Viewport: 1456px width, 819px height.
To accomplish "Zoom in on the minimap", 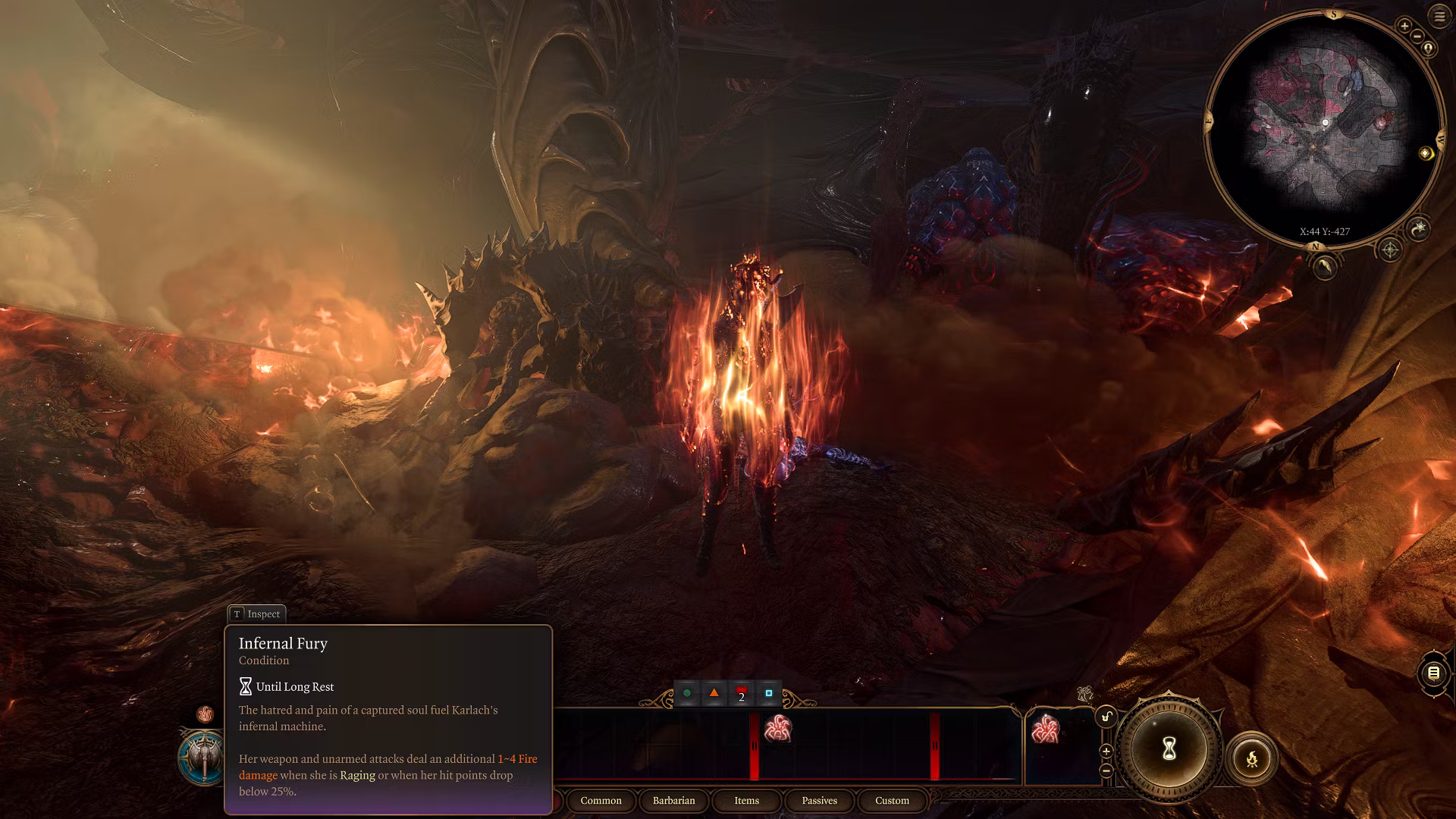I will (1404, 27).
